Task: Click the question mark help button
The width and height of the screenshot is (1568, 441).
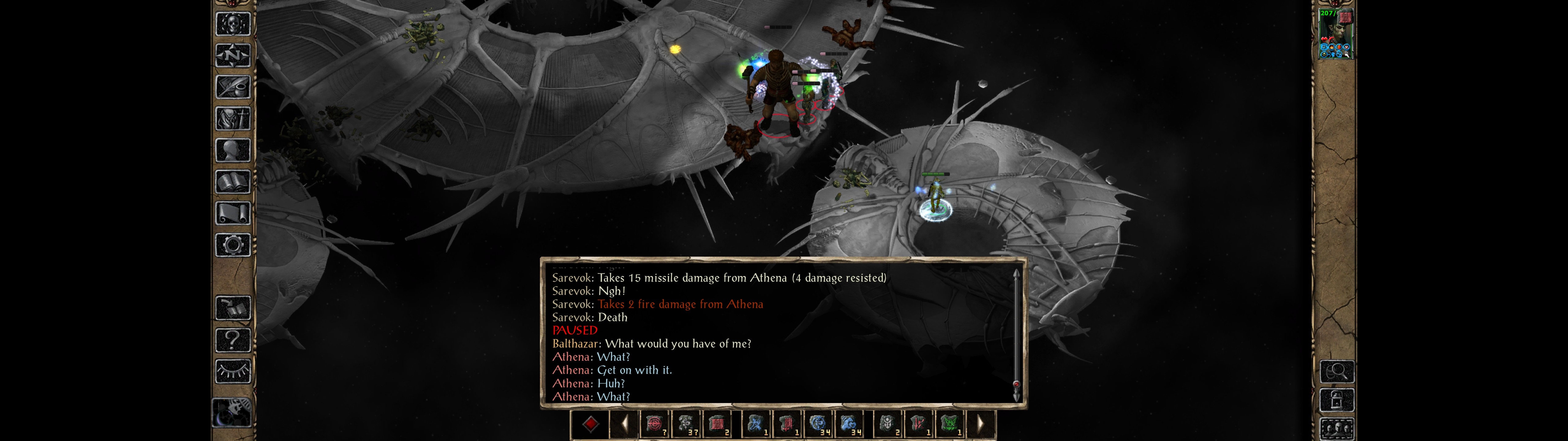Action: pos(233,340)
